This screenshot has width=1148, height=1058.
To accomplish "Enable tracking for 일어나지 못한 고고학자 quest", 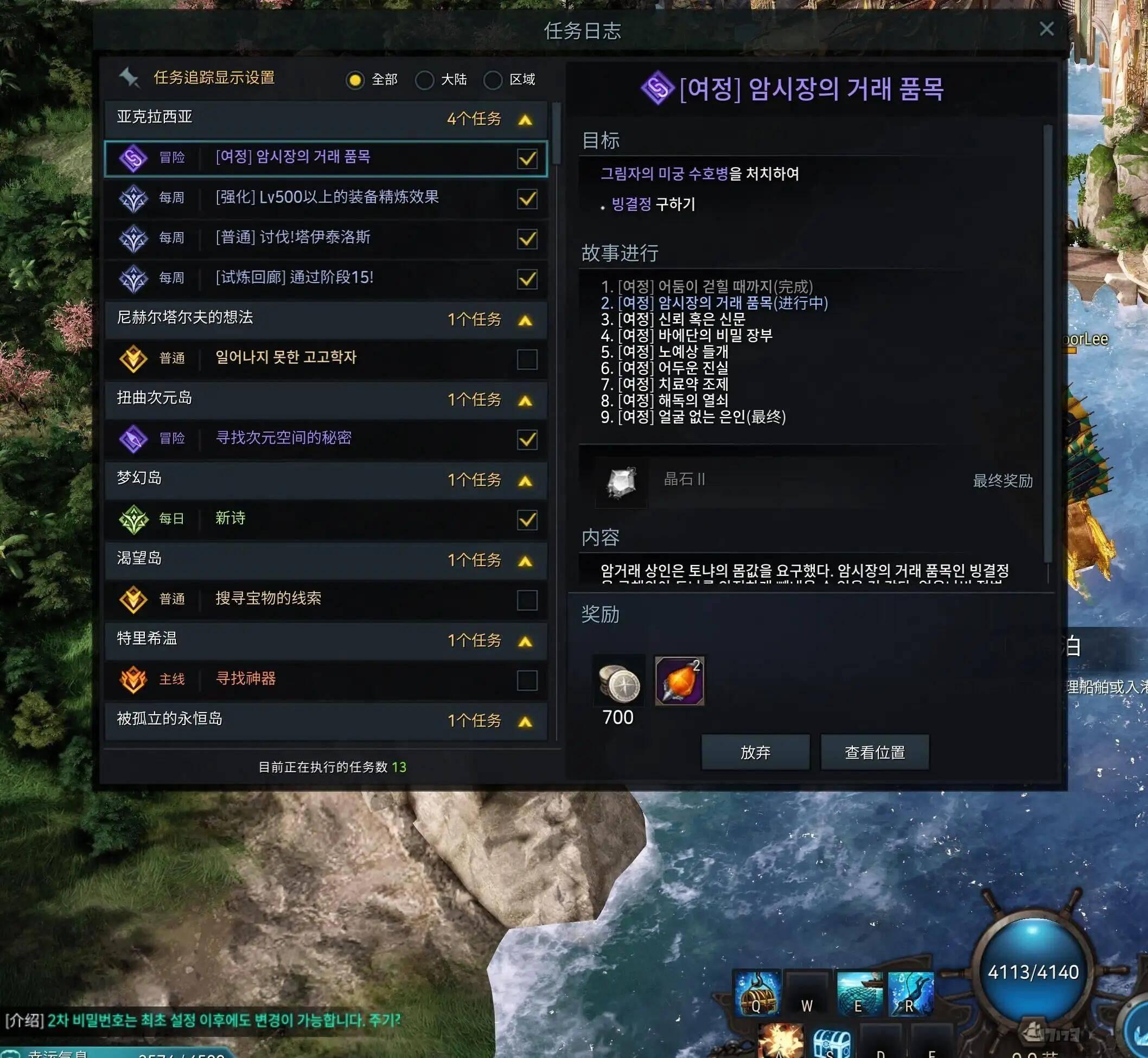I will point(527,359).
